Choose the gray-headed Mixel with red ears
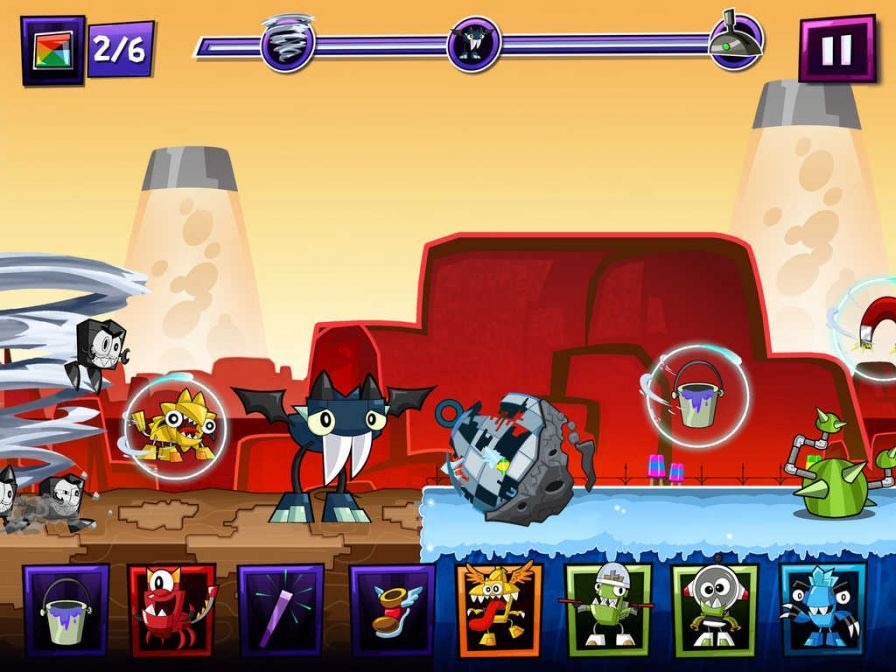This screenshot has width=896, height=672. pyautogui.click(x=714, y=610)
